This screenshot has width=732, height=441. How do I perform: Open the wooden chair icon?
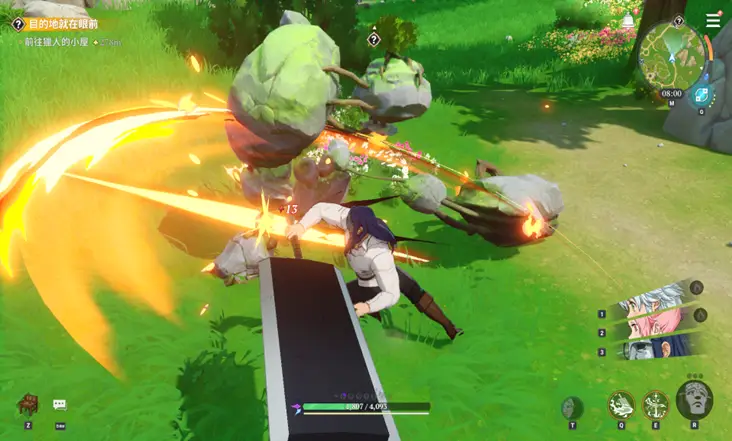pos(27,404)
